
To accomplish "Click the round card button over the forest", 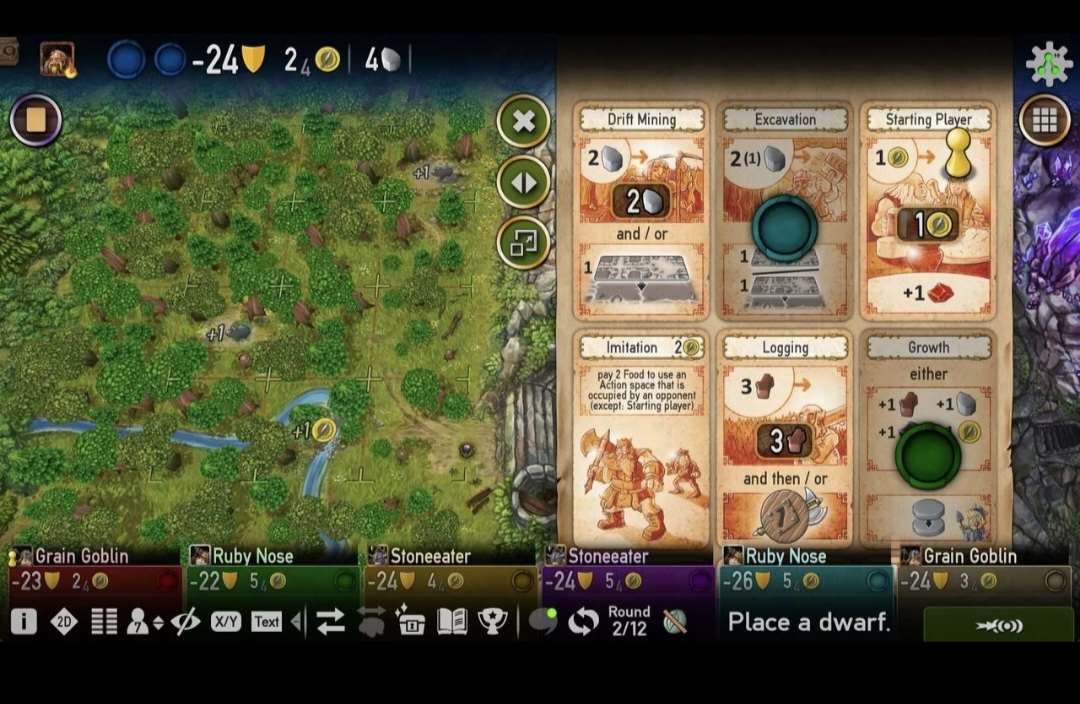I will [36, 121].
